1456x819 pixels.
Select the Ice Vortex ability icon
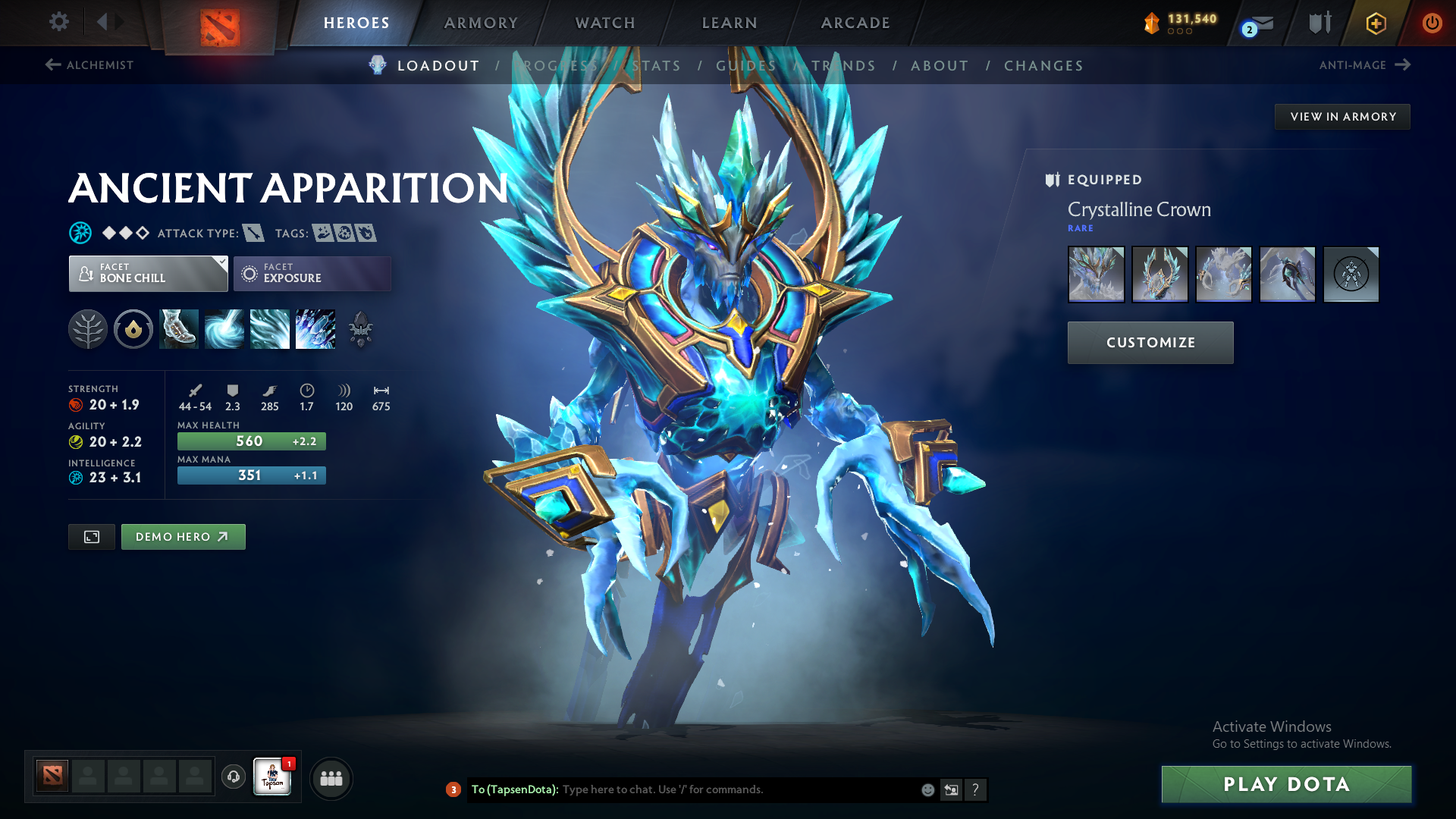[x=224, y=329]
